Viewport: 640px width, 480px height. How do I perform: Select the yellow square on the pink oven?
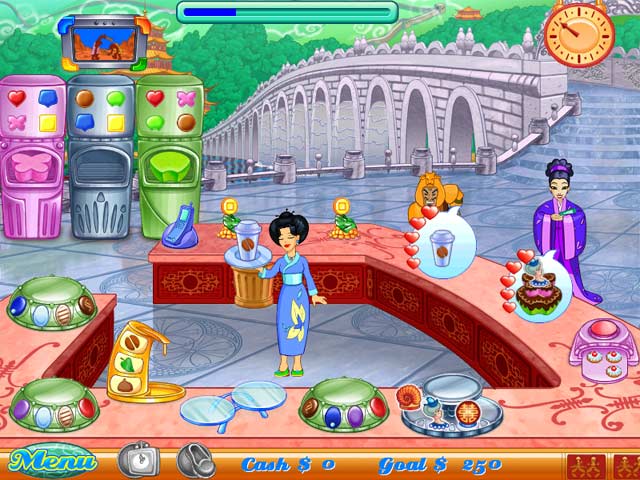point(47,122)
